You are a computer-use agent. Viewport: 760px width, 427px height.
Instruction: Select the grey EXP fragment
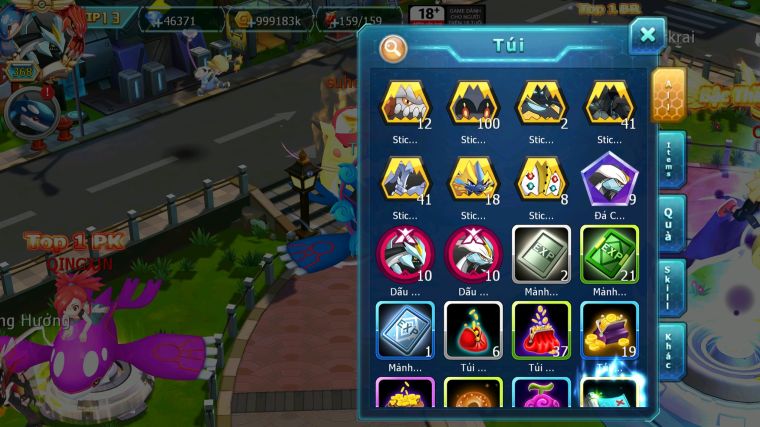(541, 253)
